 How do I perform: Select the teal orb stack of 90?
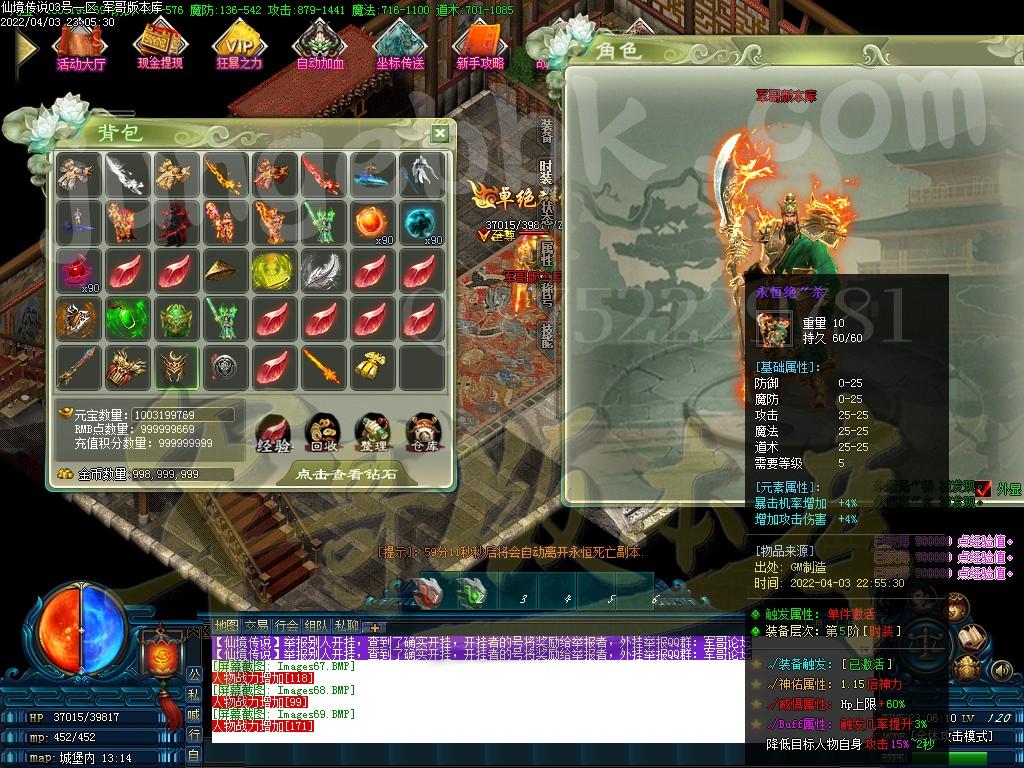click(421, 222)
